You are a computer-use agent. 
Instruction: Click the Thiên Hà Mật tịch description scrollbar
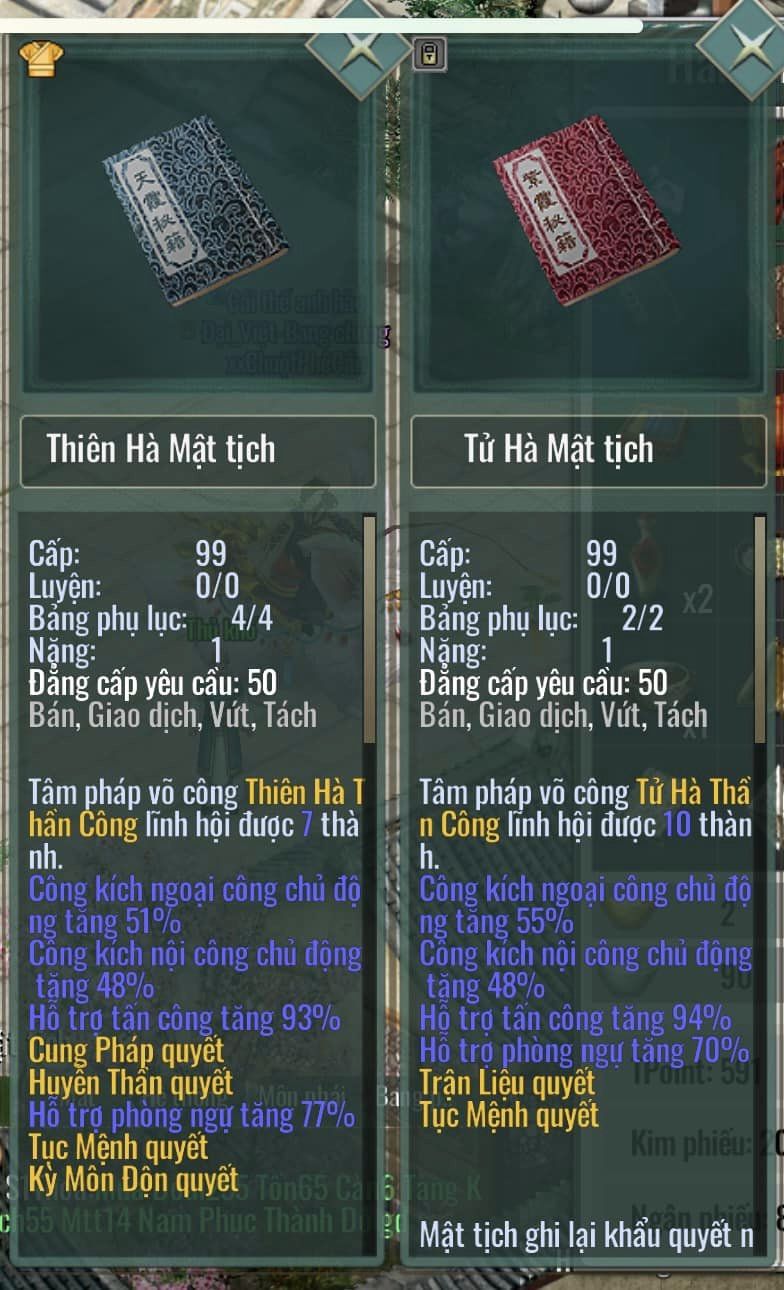click(x=369, y=630)
